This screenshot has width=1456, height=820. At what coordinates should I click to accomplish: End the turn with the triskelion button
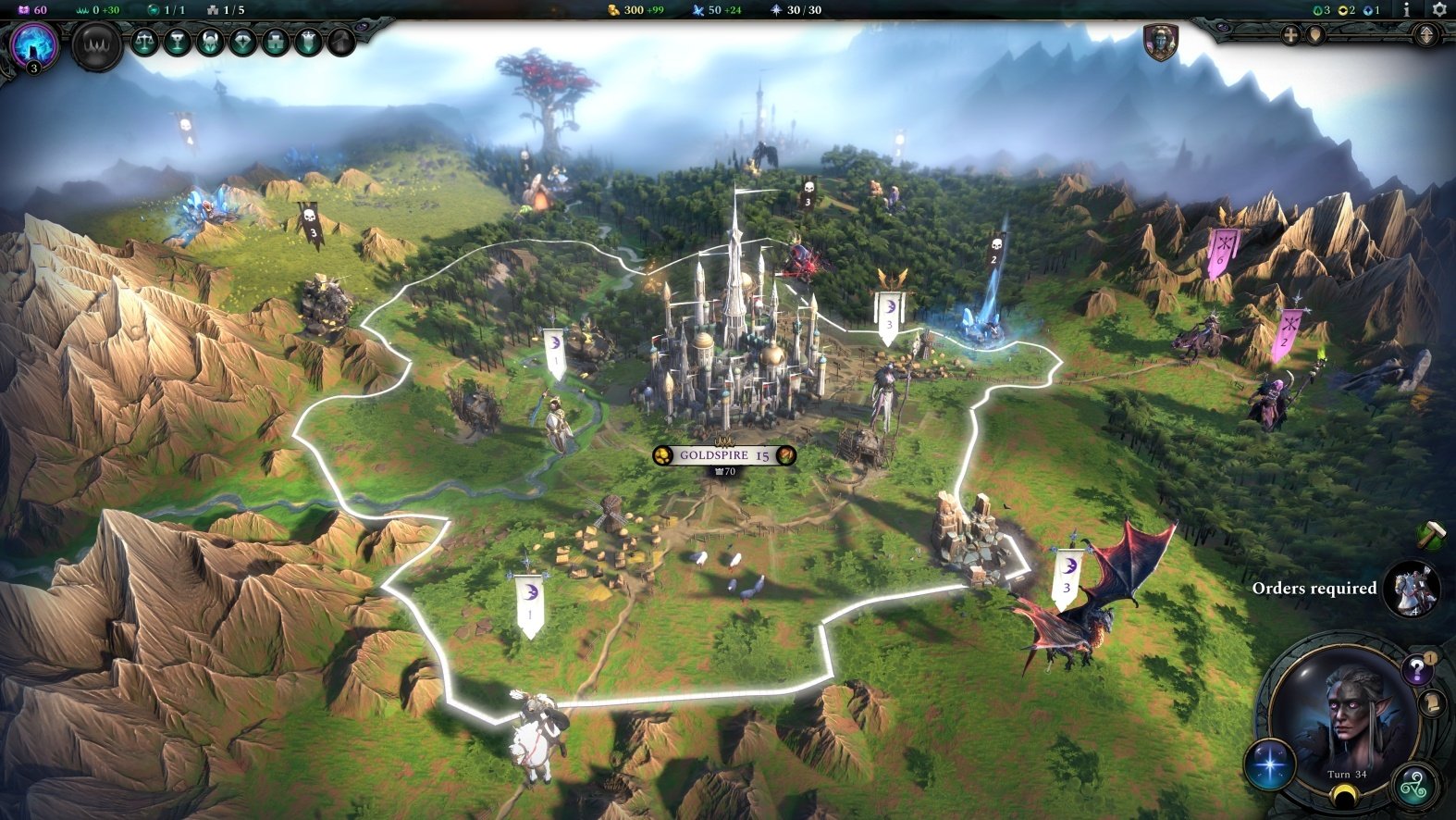click(x=1417, y=786)
